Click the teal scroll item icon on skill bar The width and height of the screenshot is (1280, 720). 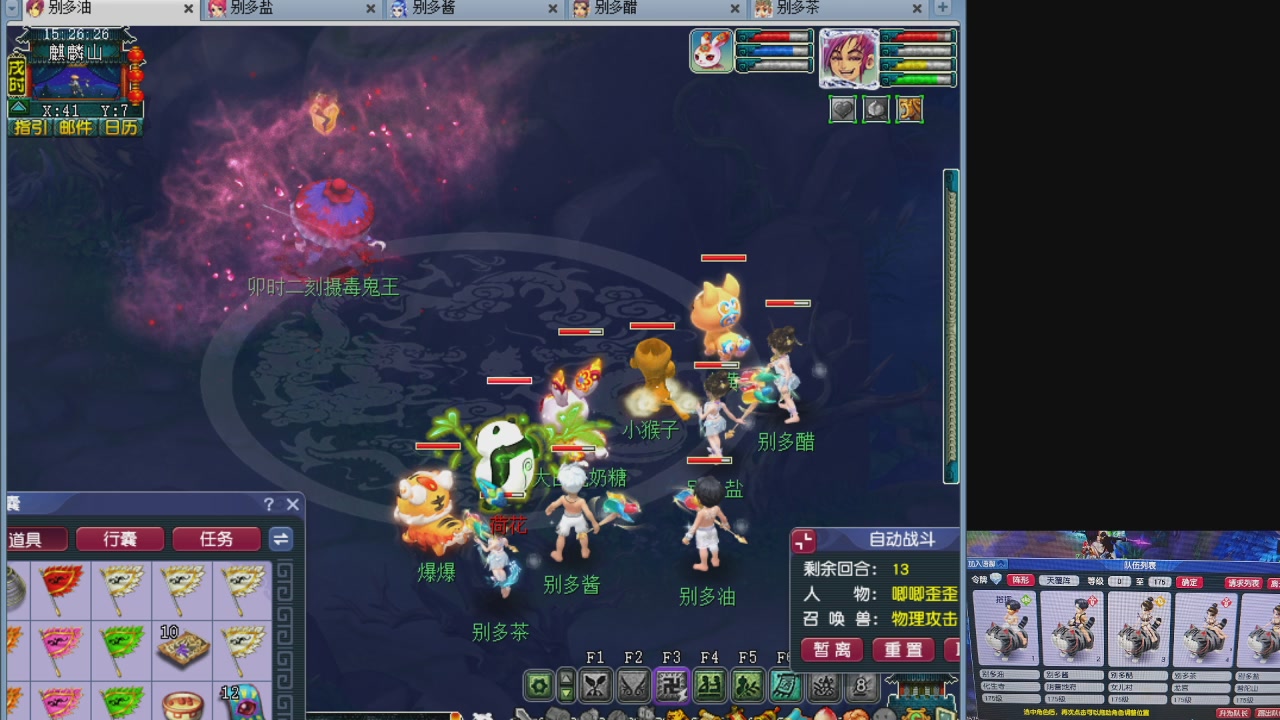tap(785, 684)
